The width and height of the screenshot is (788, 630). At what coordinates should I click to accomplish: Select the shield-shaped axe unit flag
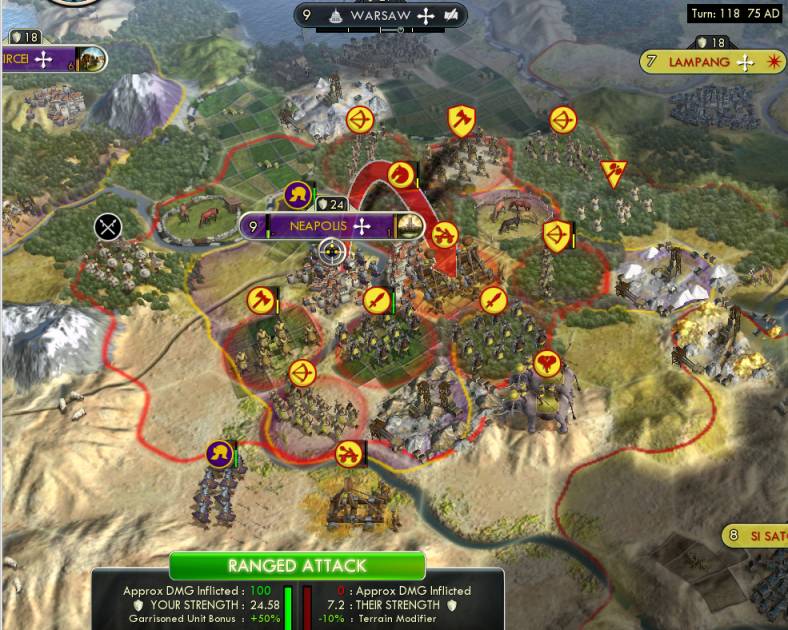tap(460, 120)
